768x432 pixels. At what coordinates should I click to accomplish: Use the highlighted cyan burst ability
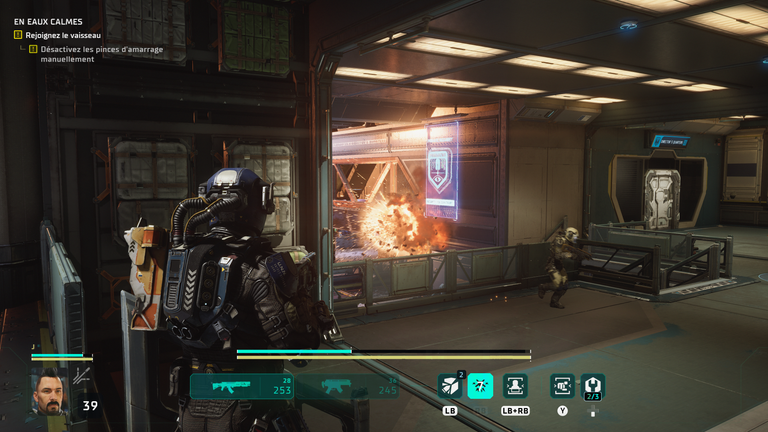[480, 386]
